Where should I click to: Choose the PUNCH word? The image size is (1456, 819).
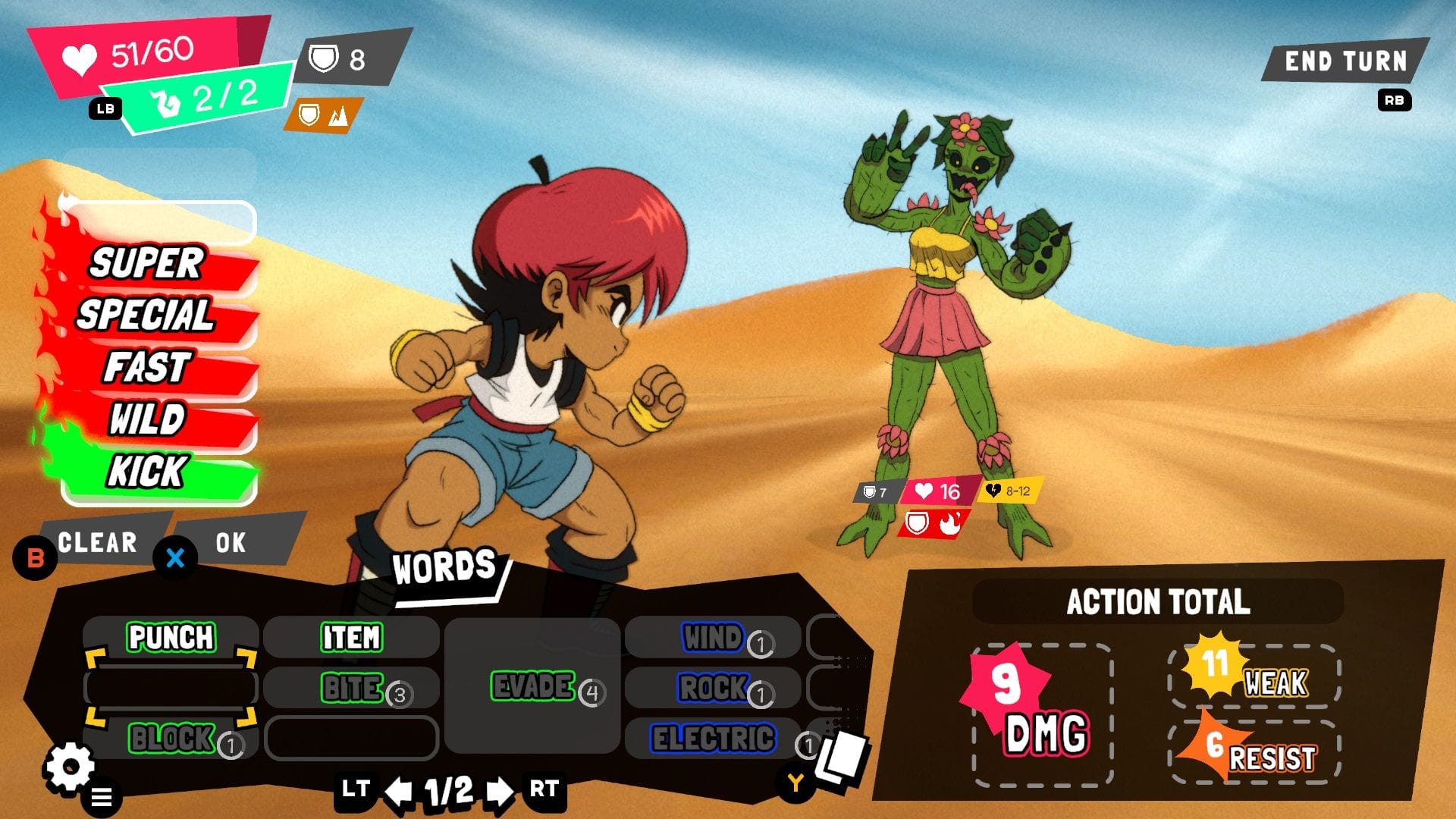tap(171, 637)
